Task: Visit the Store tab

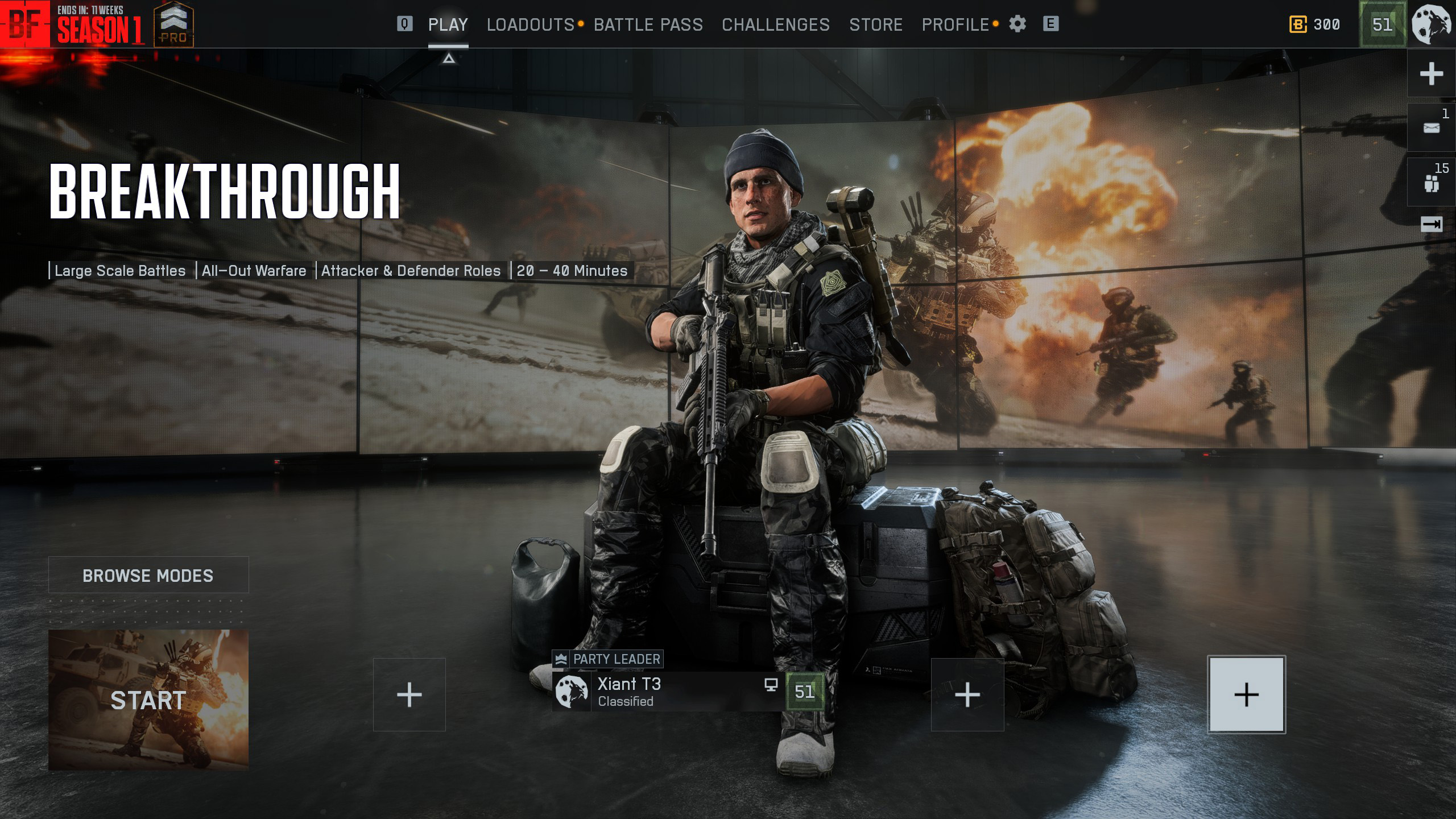Action: 875,25
